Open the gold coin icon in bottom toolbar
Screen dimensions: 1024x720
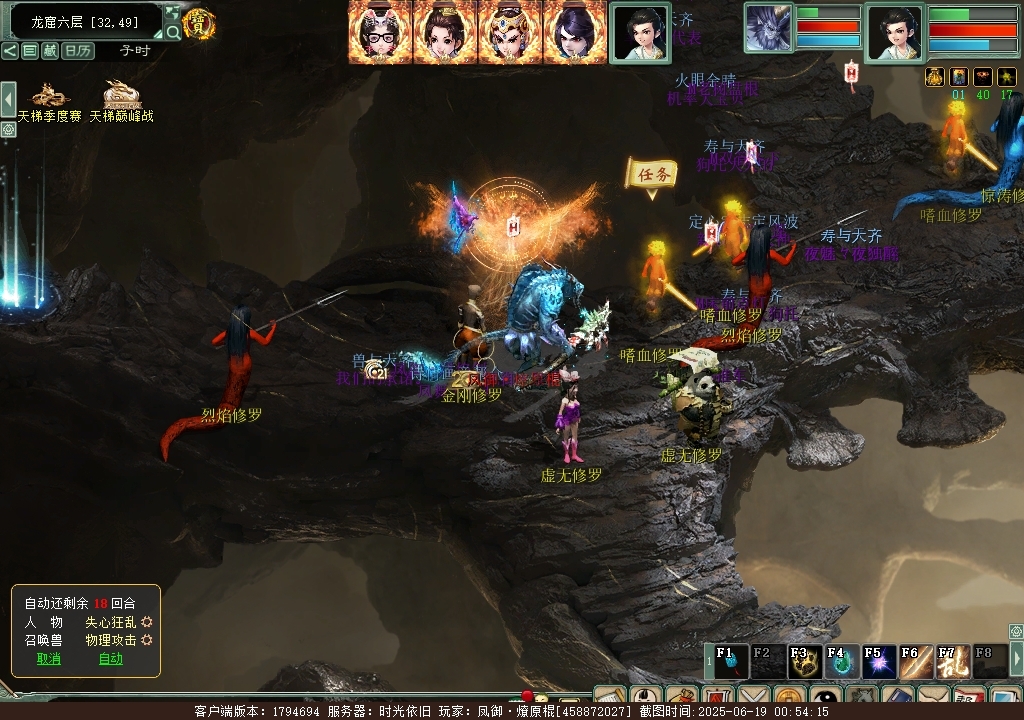pyautogui.click(x=789, y=697)
